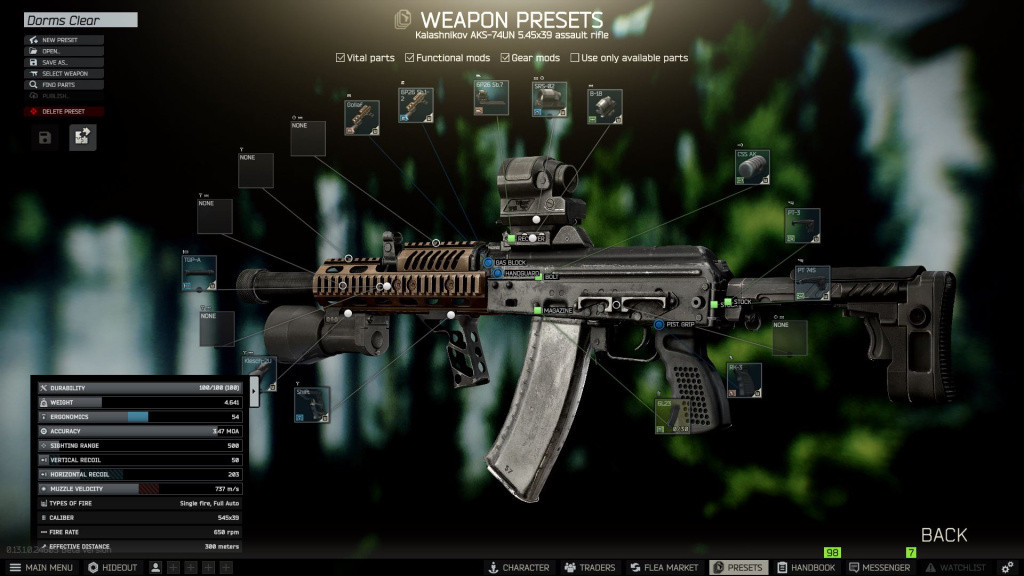Toggle the Vital parts checkbox
Image resolution: width=1024 pixels, height=576 pixels.
click(x=341, y=58)
